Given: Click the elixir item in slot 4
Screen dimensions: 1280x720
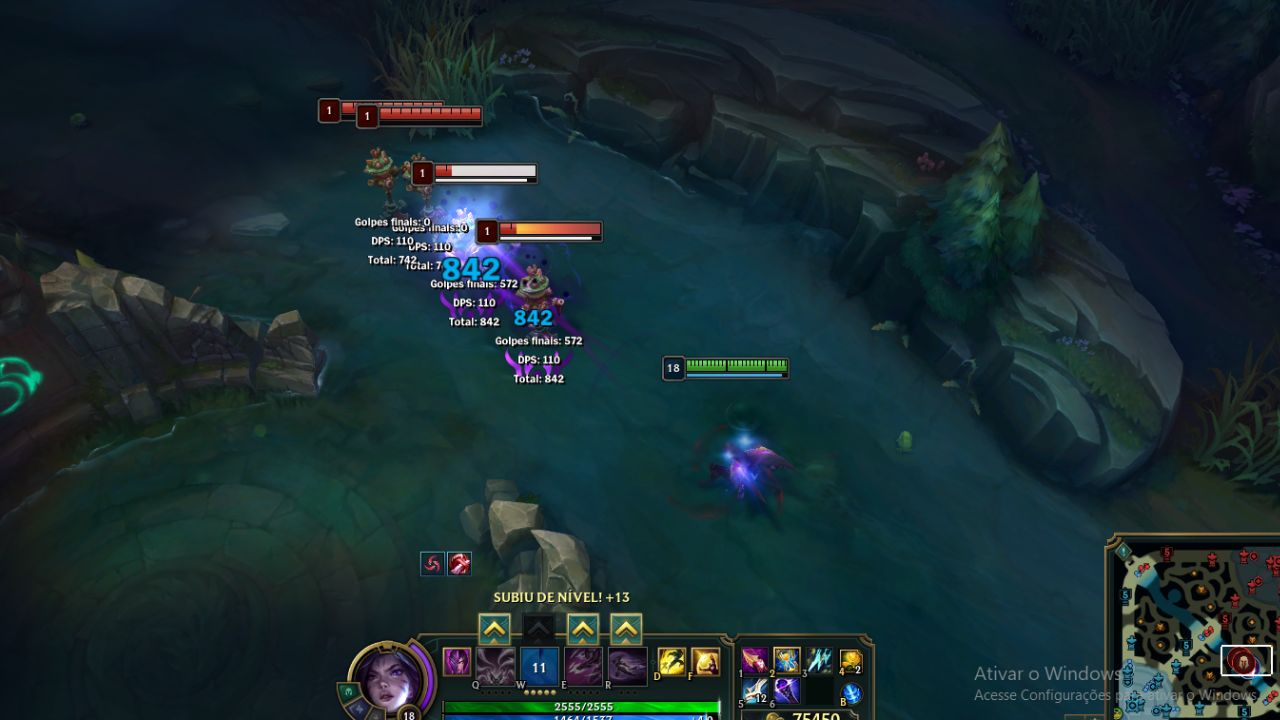Looking at the screenshot, I should click(850, 662).
